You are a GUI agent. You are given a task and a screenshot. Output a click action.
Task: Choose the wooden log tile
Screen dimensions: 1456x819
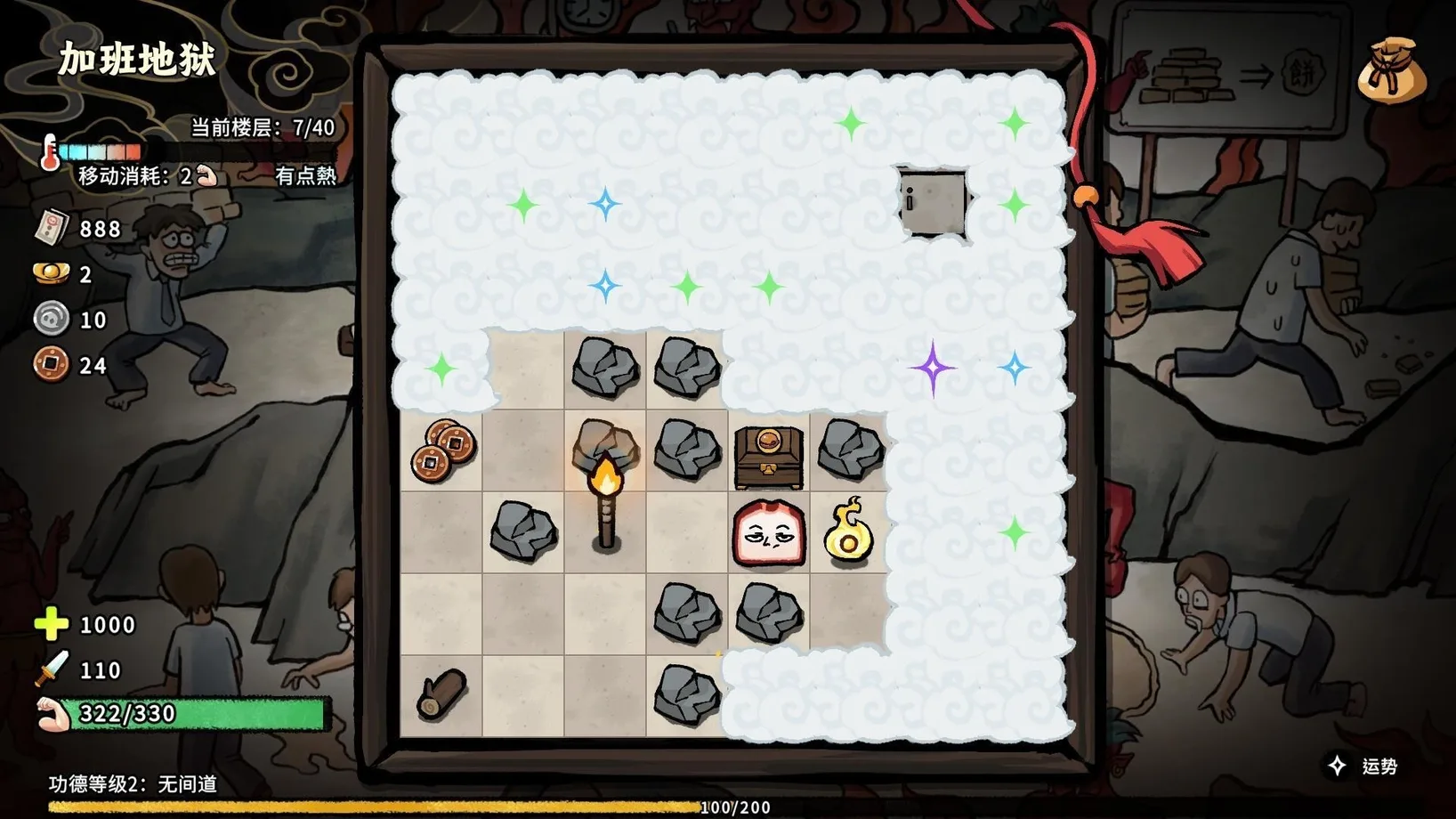(x=441, y=694)
